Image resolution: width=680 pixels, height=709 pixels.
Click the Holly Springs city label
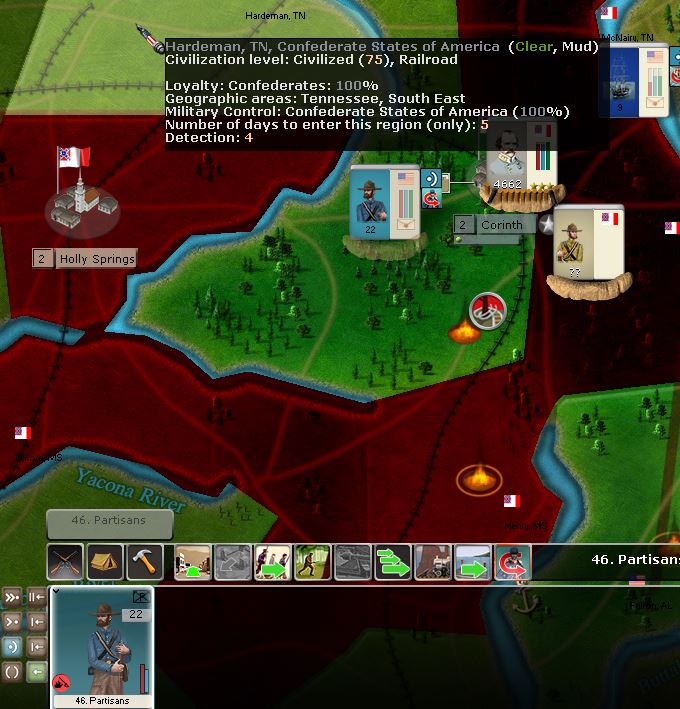point(95,259)
